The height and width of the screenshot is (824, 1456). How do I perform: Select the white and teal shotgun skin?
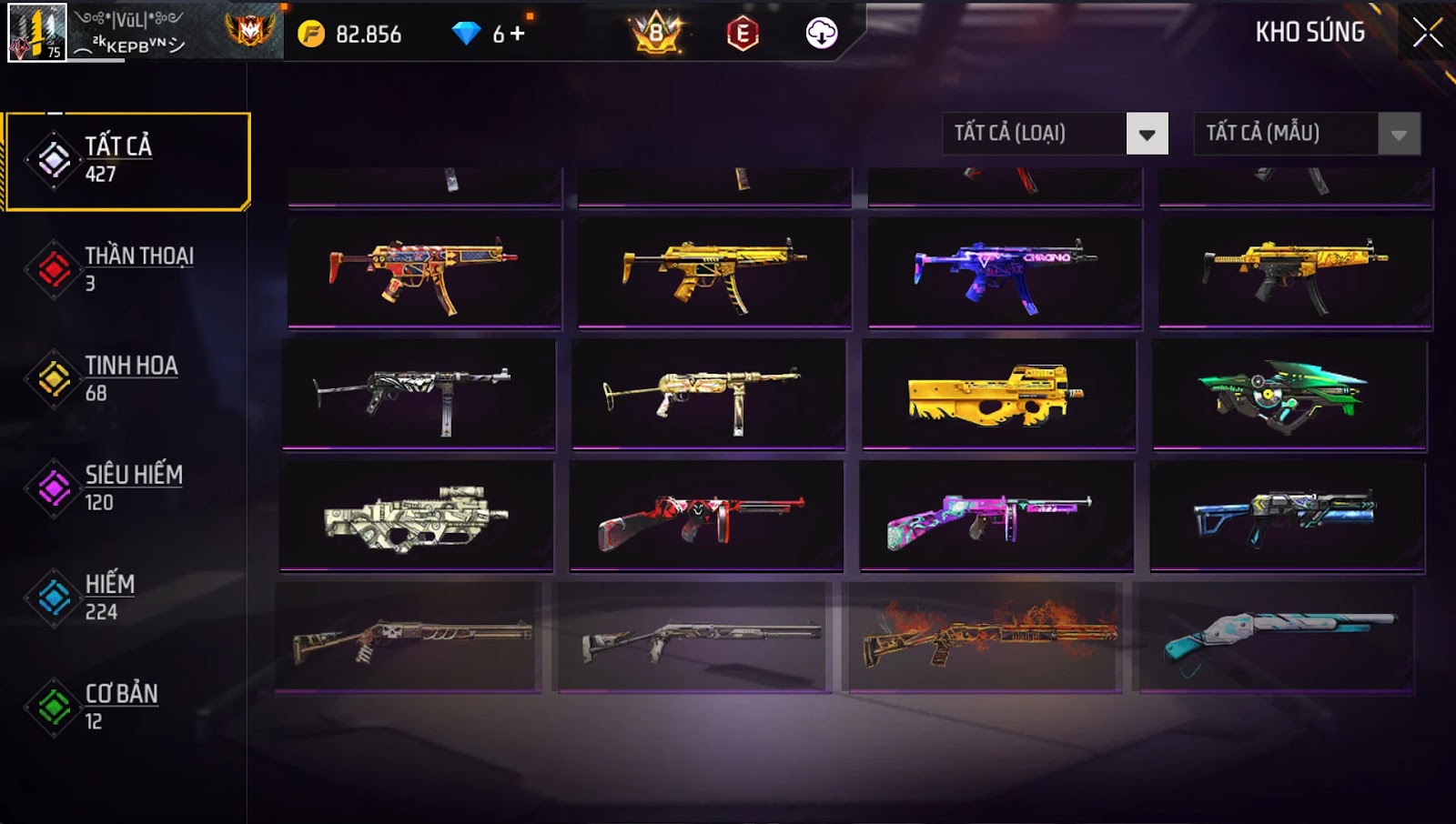(1275, 637)
